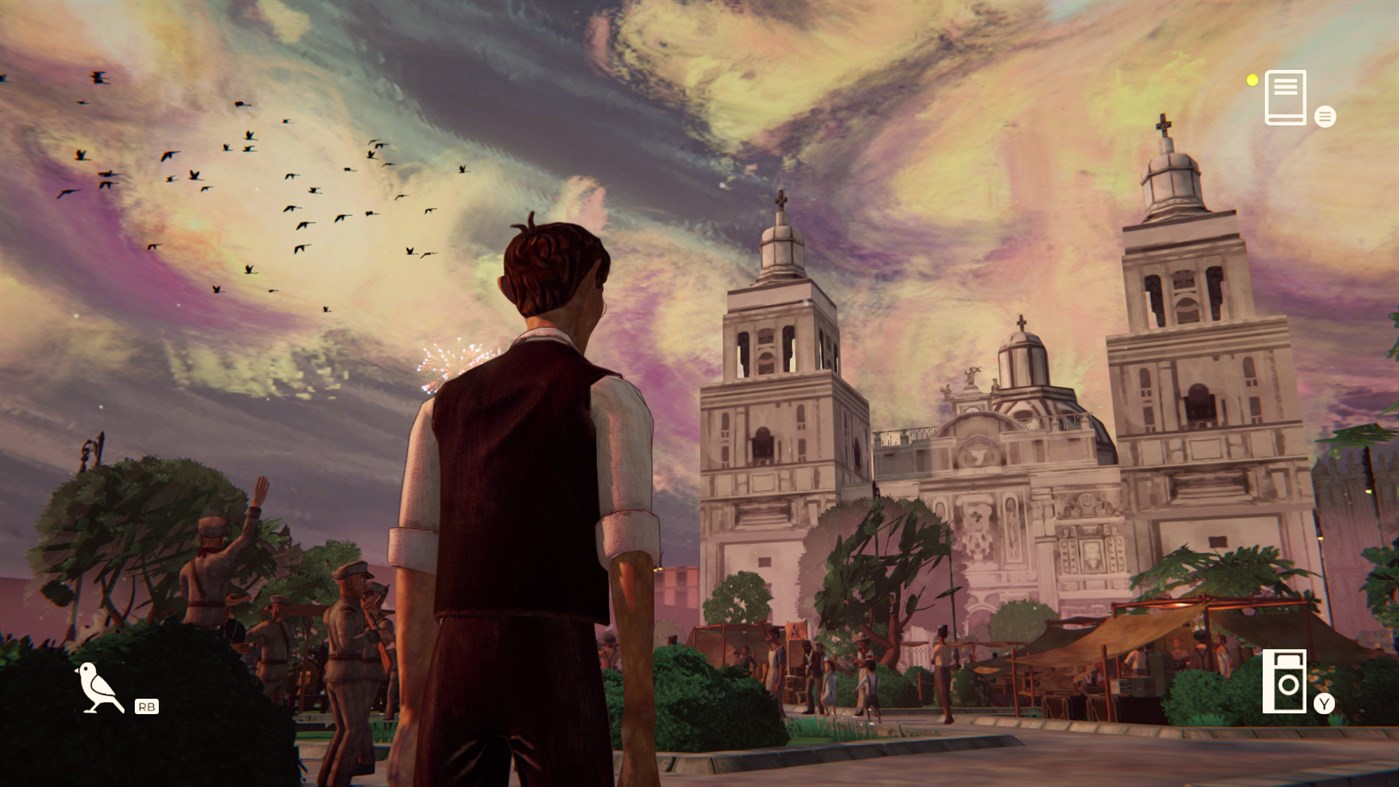Screen dimensions: 1399x787
Task: Click the yellow notification dot near the journal
Action: click(x=1252, y=81)
